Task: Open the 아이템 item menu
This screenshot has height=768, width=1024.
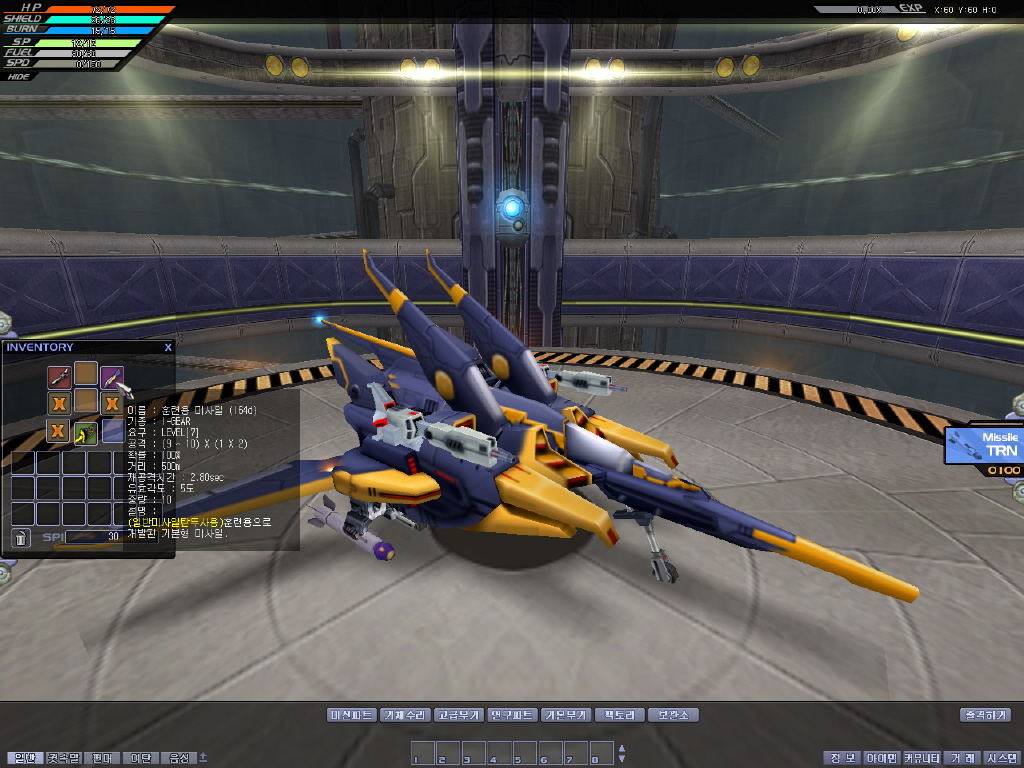Action: point(881,758)
